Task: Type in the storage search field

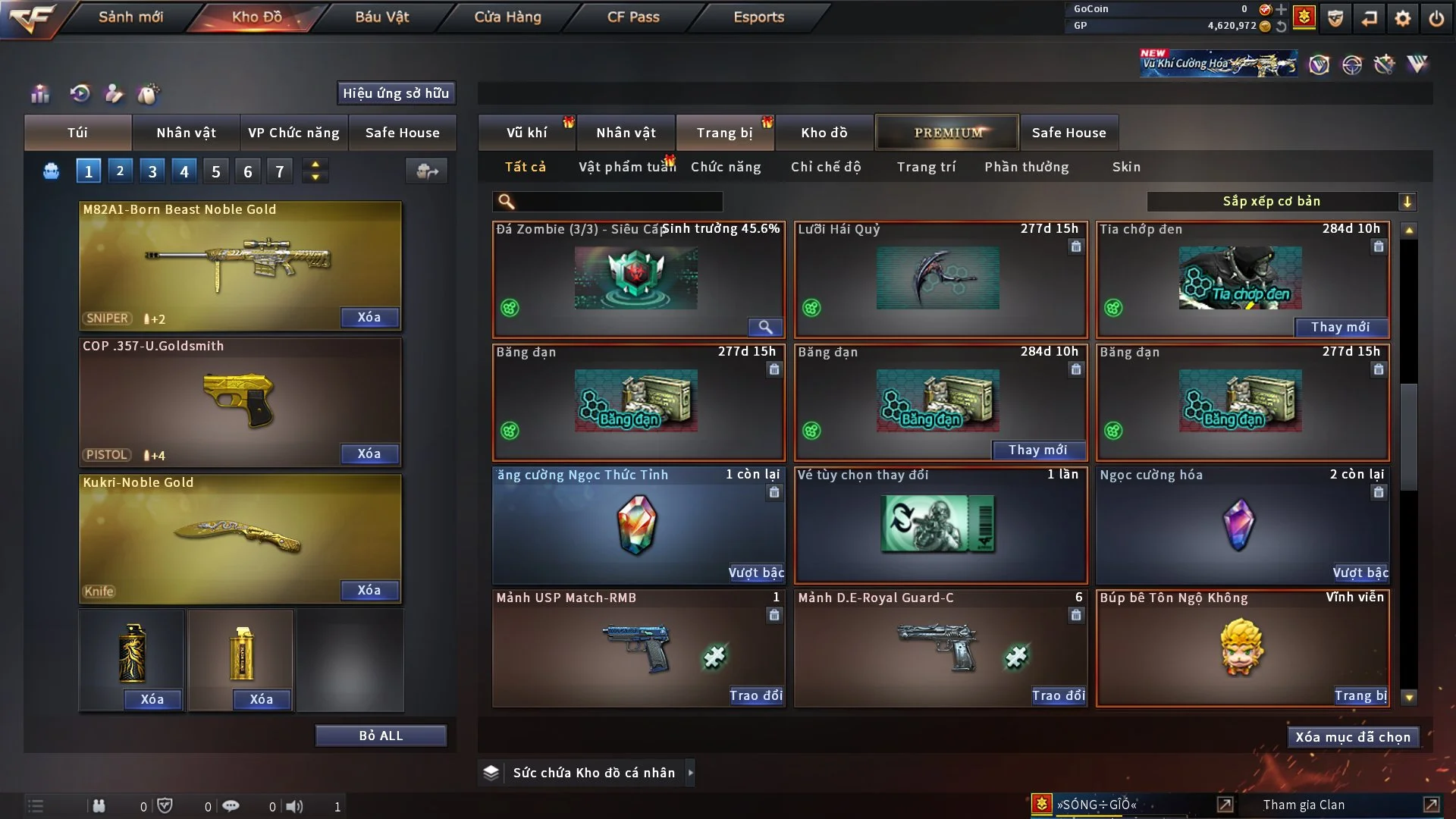Action: [x=618, y=202]
